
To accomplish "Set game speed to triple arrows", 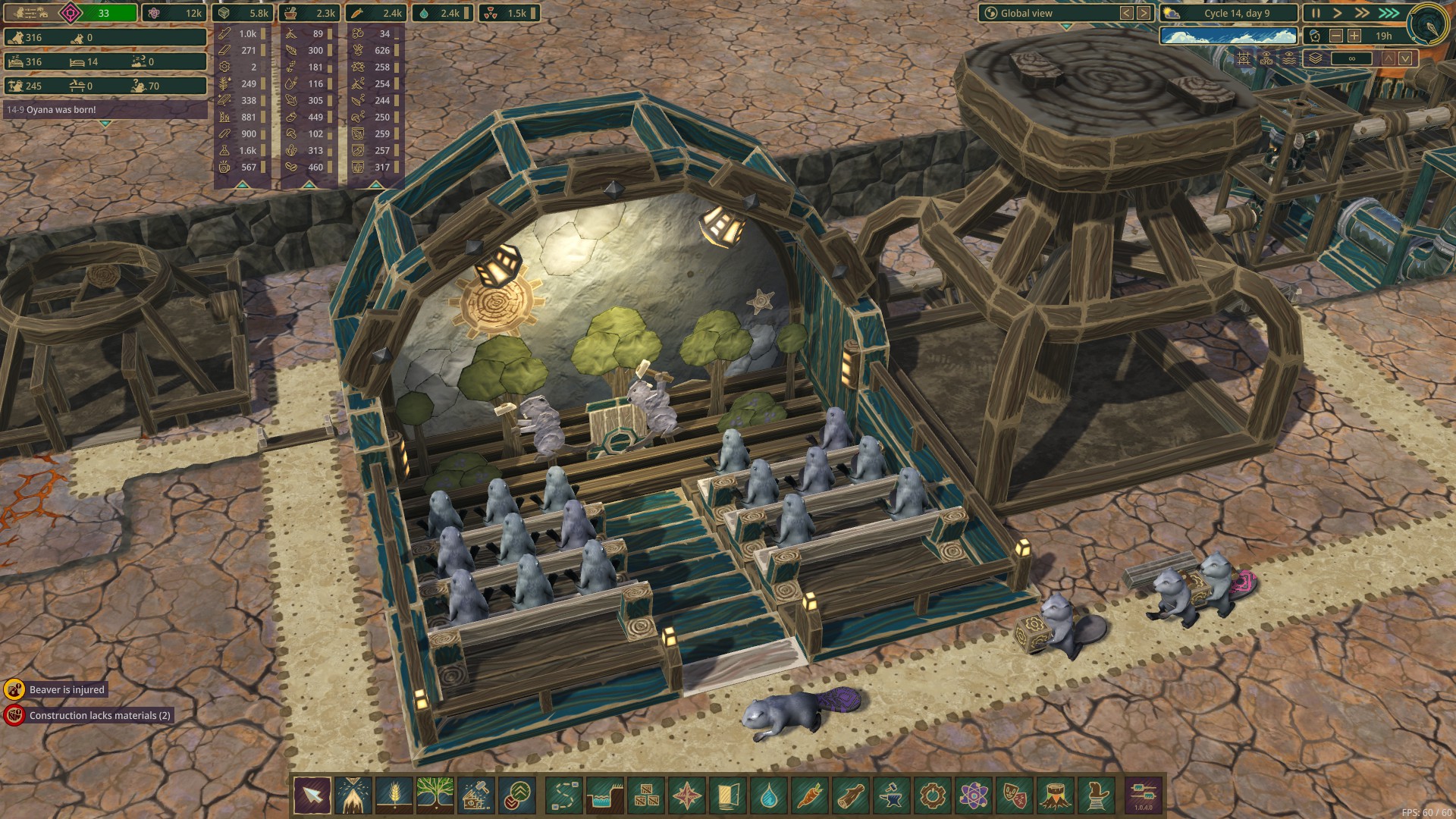I will pos(1389,13).
